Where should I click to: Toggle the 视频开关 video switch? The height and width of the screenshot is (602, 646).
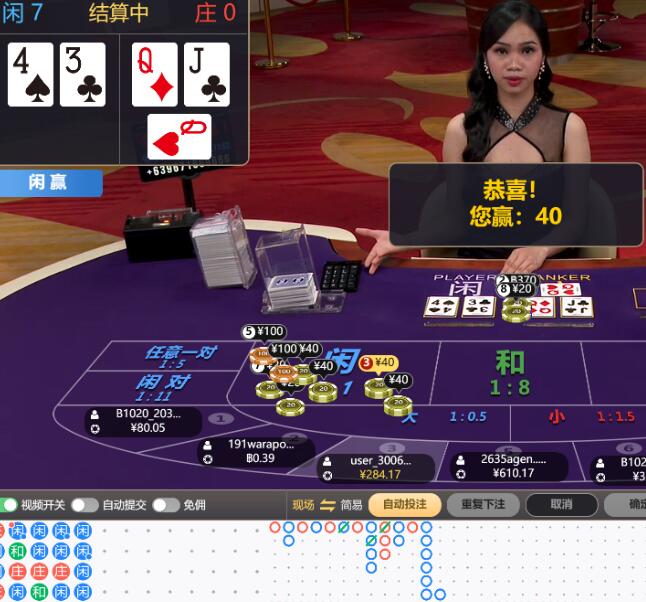(9, 505)
